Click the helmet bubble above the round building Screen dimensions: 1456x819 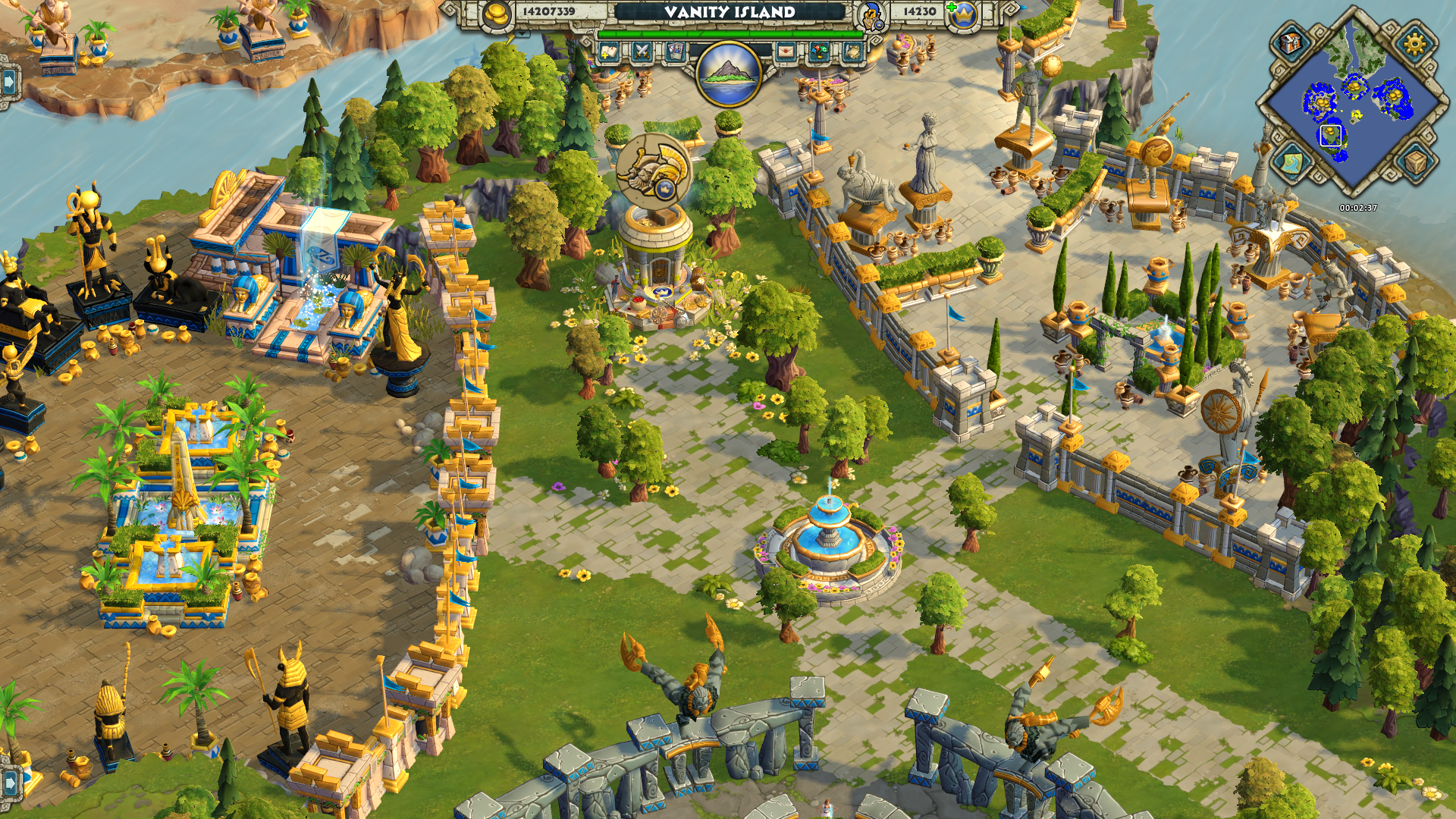click(653, 170)
